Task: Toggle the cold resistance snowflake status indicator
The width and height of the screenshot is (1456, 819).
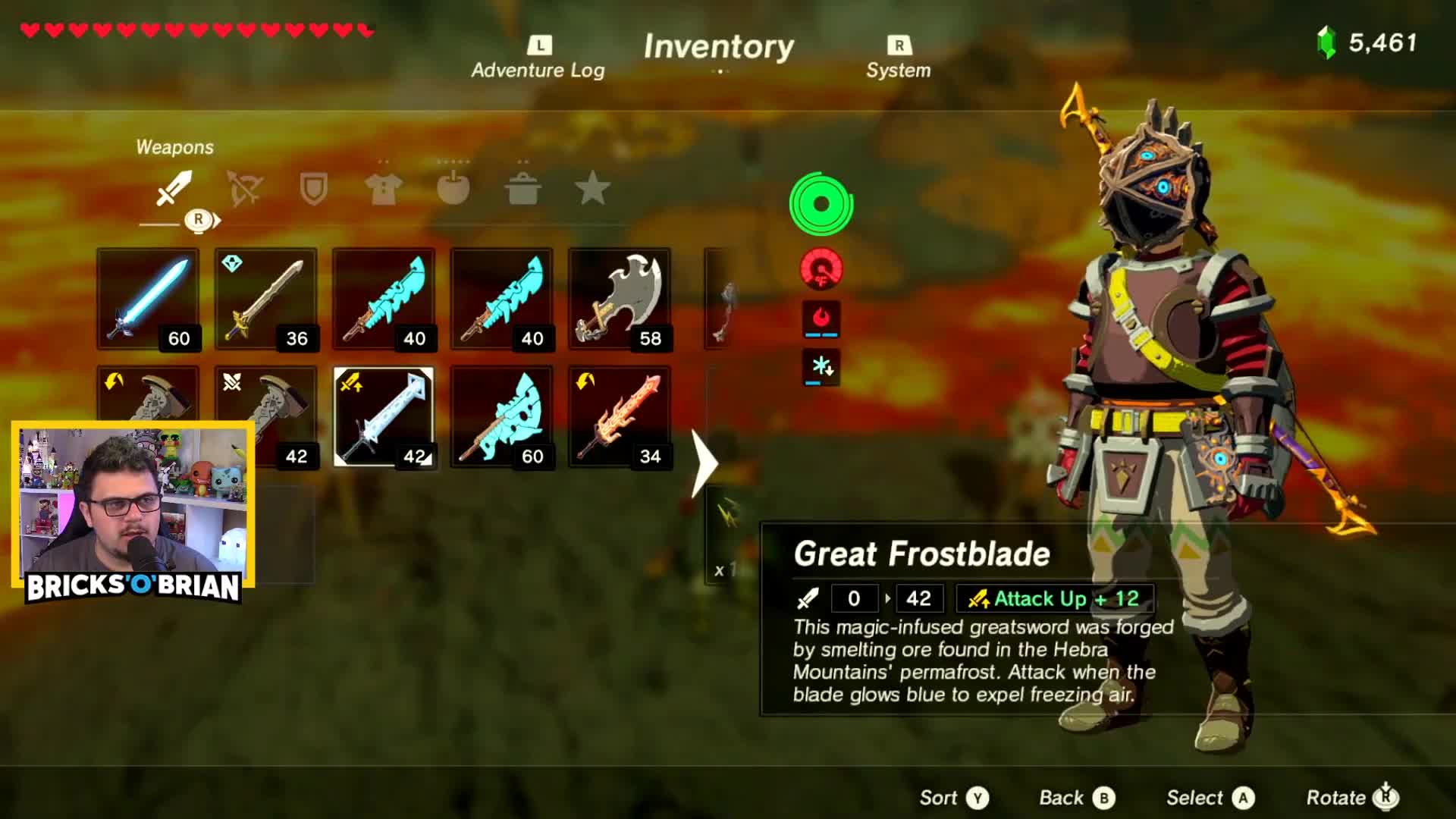Action: tap(821, 366)
